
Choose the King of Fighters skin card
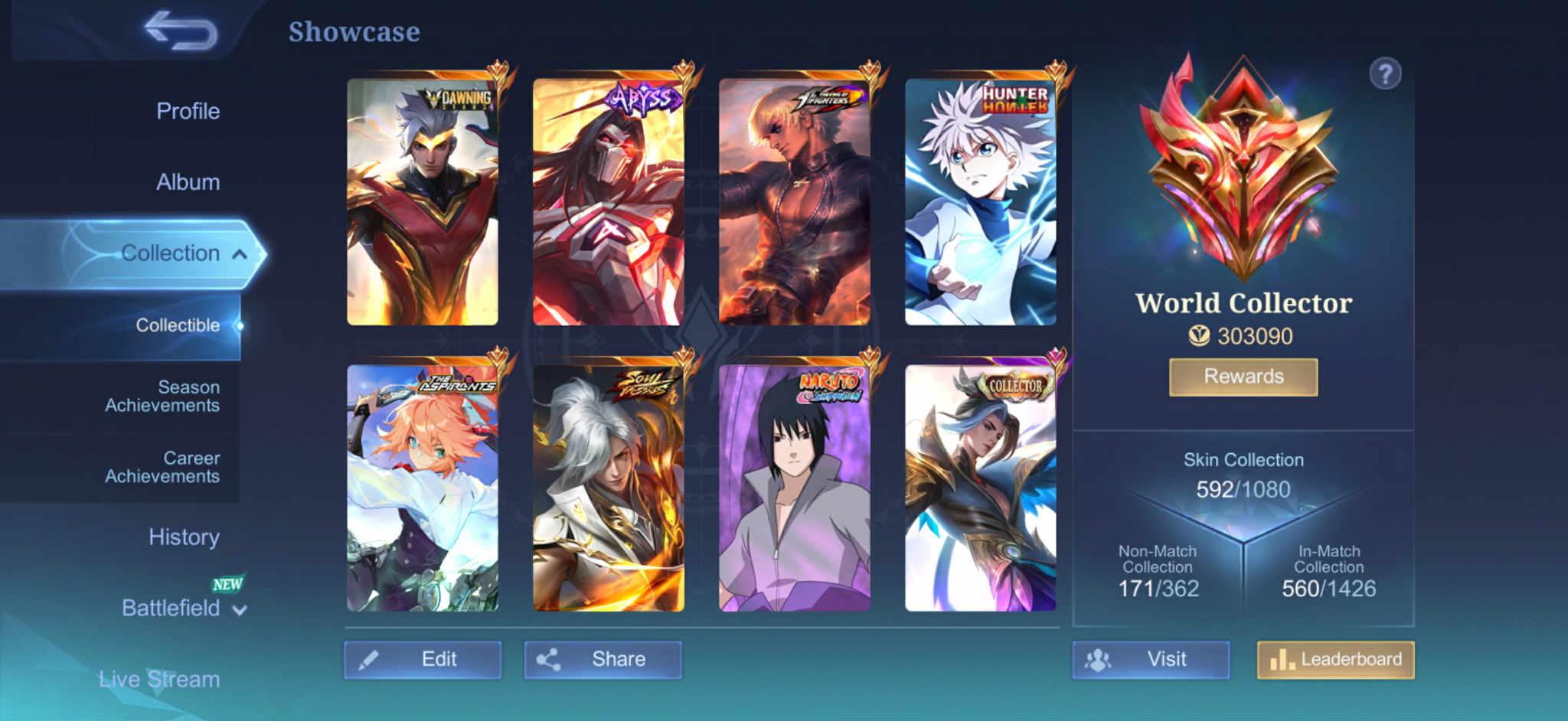(795, 202)
